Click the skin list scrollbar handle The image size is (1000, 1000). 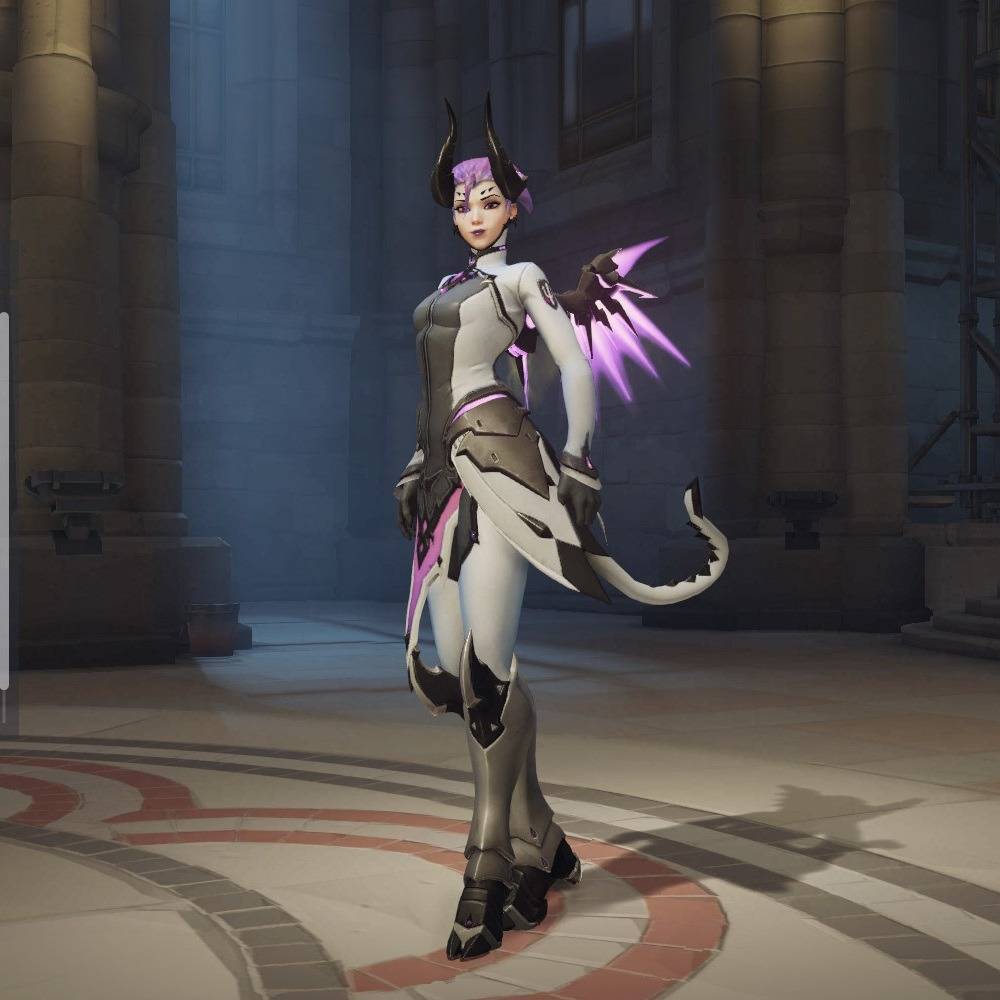4,500
